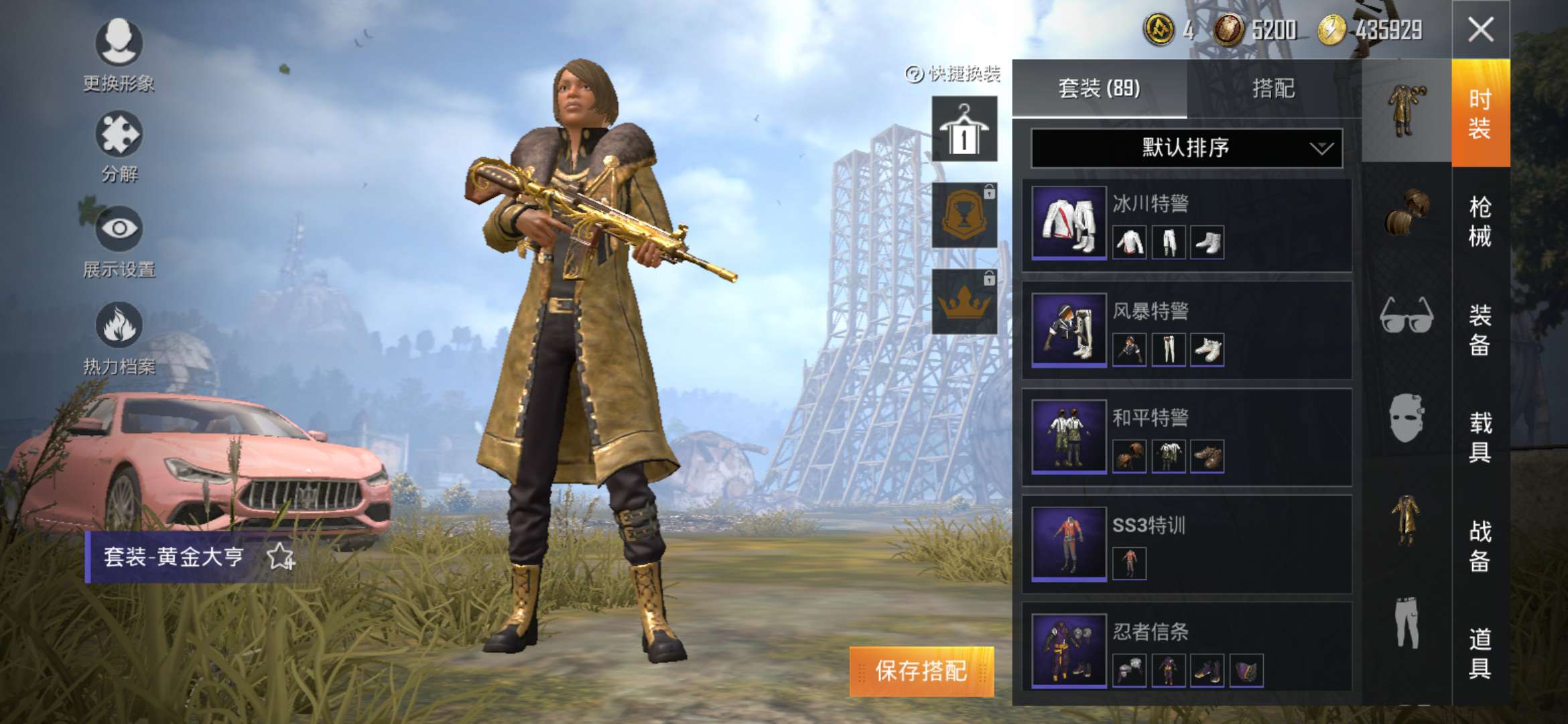Viewport: 1568px width, 724px height.
Task: Open the 分解 dismantle menu
Action: pos(119,147)
